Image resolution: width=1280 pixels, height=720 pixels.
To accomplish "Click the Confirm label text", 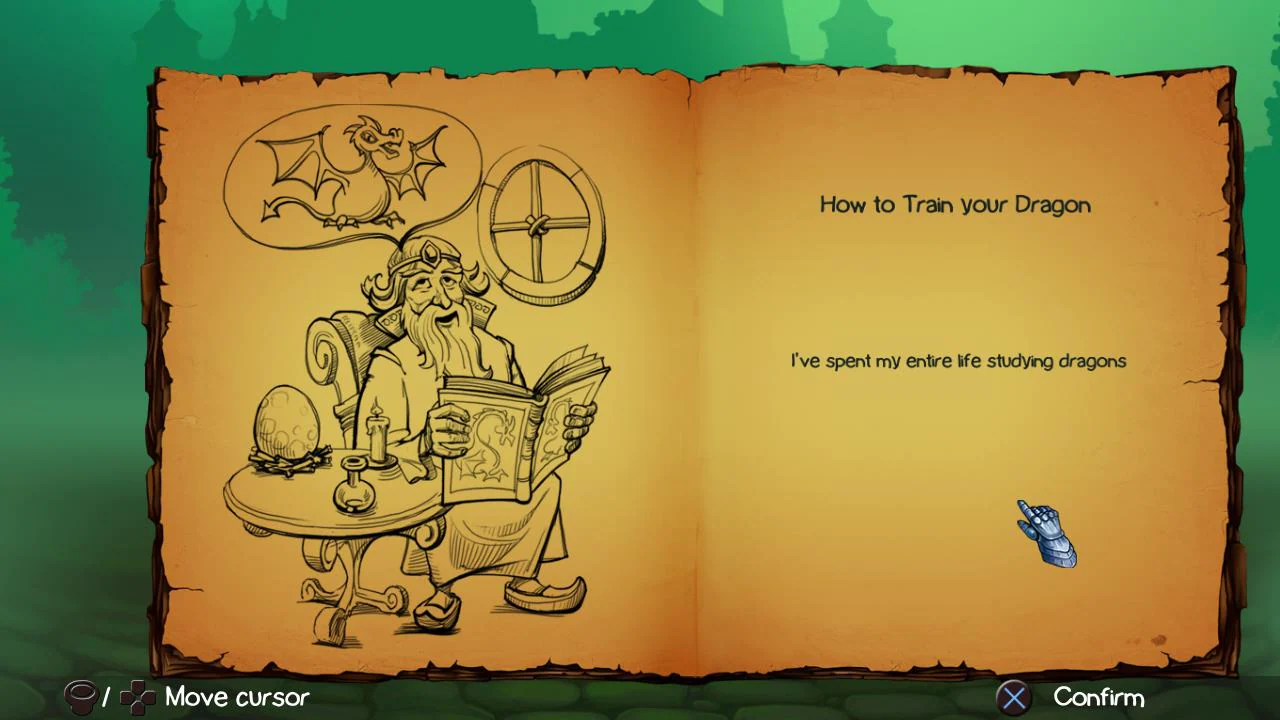I will click(x=1100, y=697).
